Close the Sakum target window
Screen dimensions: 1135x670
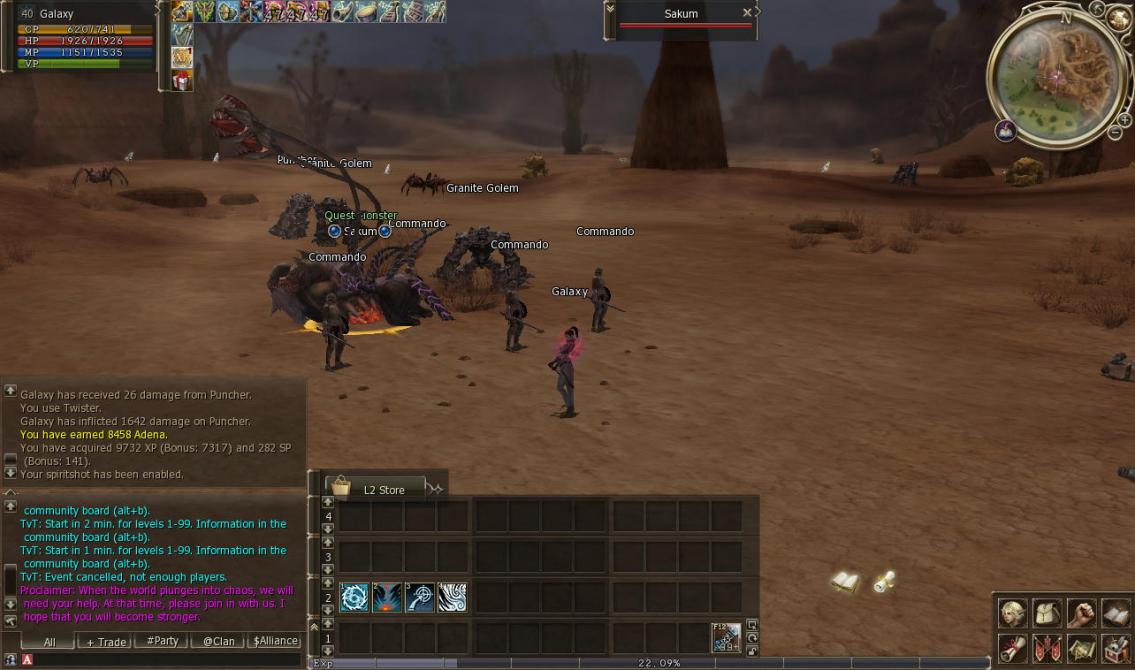pos(747,13)
